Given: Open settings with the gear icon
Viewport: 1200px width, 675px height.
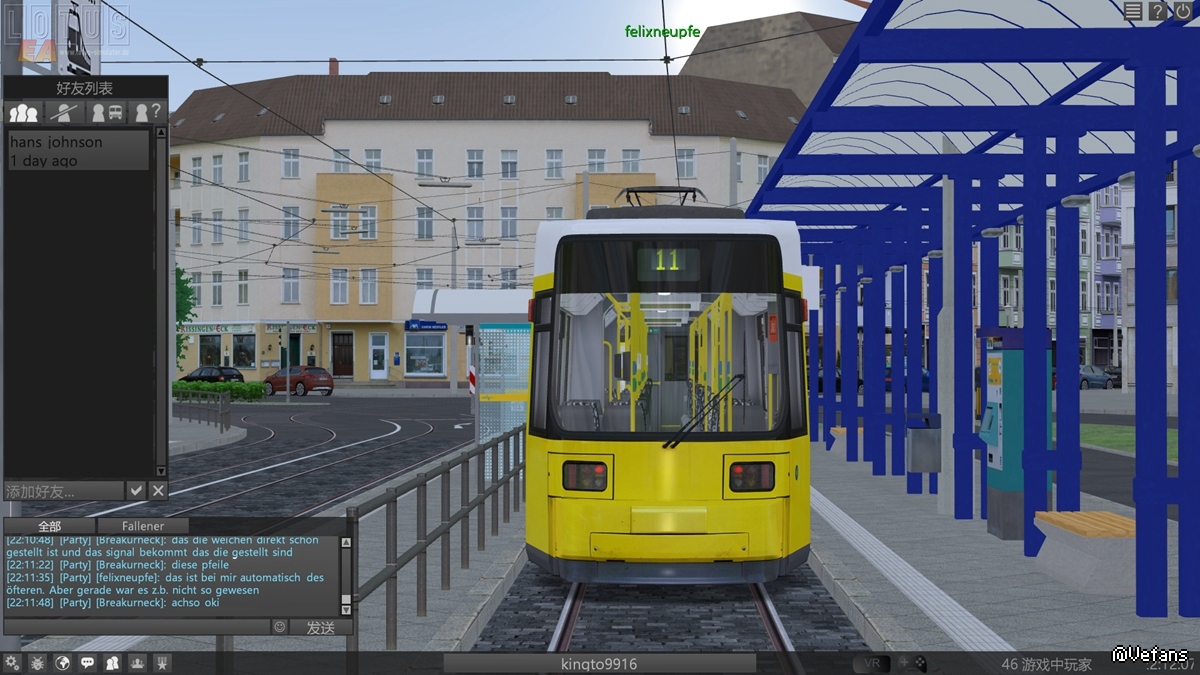Looking at the screenshot, I should coord(12,662).
